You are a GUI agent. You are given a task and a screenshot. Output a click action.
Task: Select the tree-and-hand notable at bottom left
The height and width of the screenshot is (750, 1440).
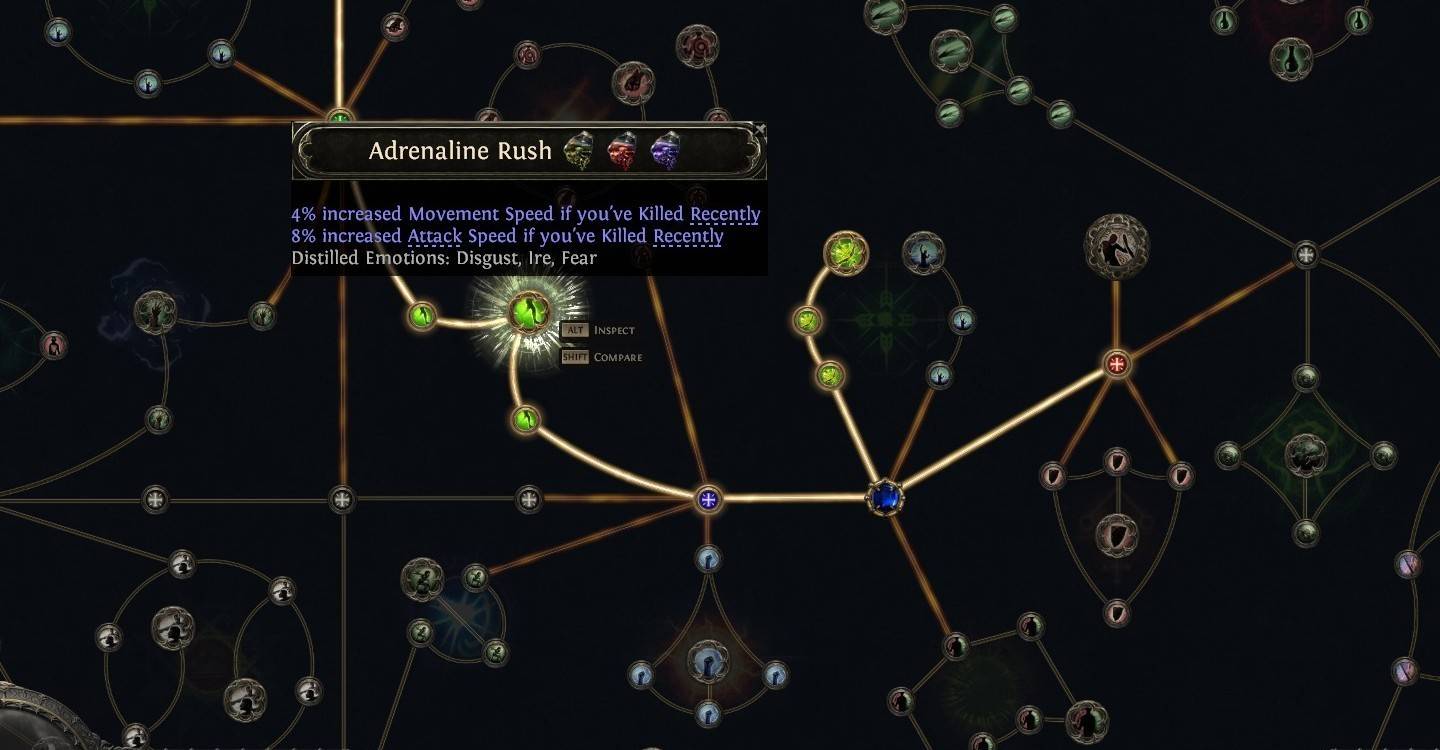[422, 577]
